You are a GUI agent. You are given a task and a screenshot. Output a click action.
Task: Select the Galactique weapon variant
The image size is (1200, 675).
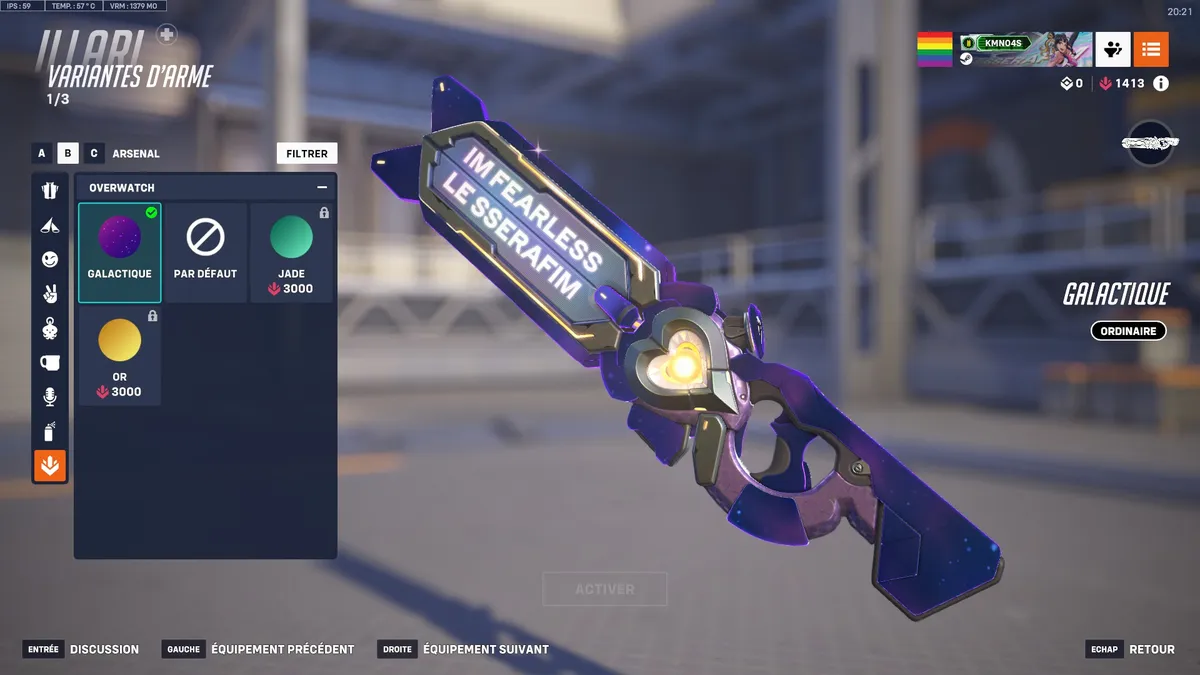click(x=120, y=252)
